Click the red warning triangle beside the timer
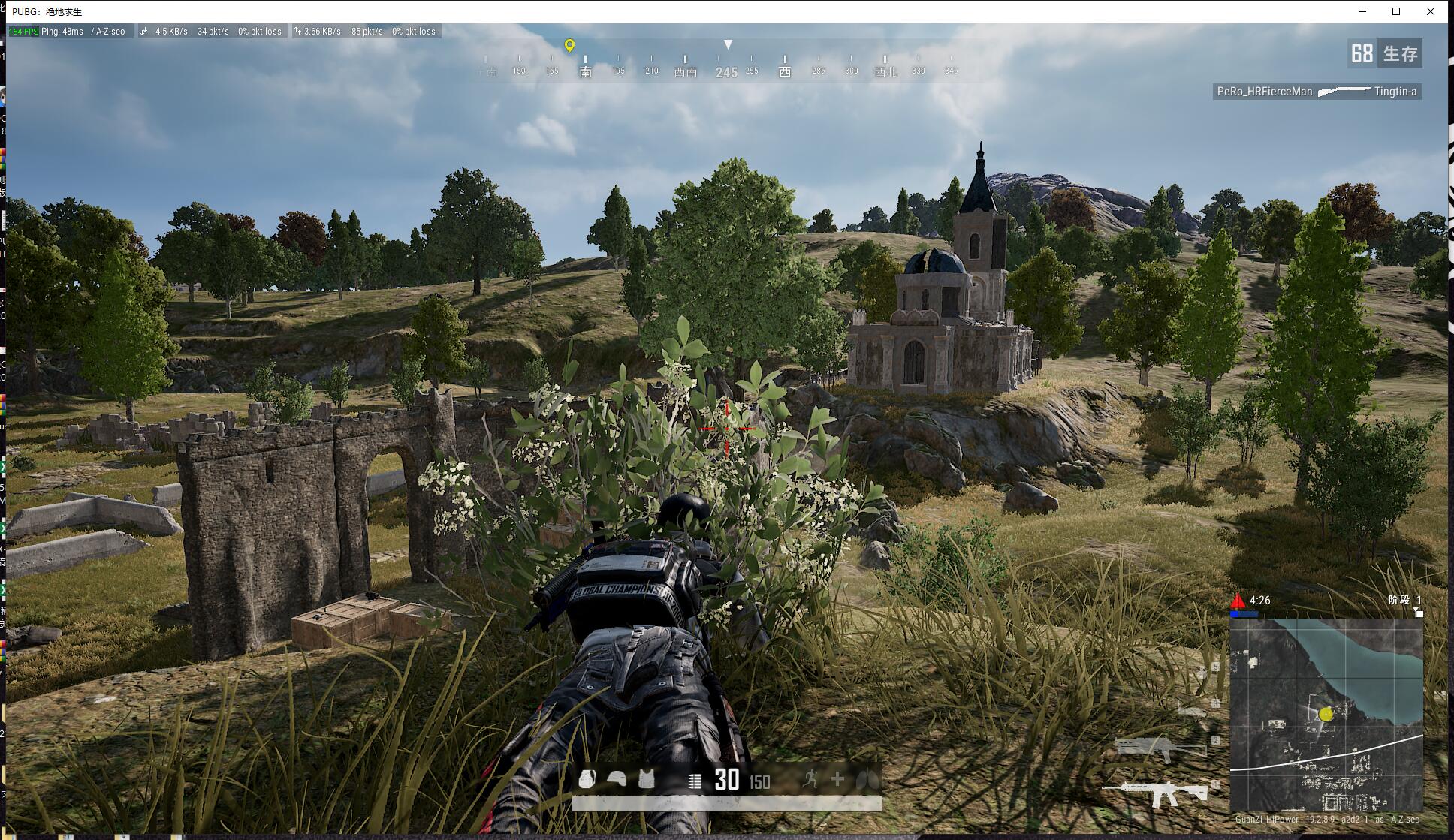Screen dimensions: 1454x840 (x=1238, y=601)
